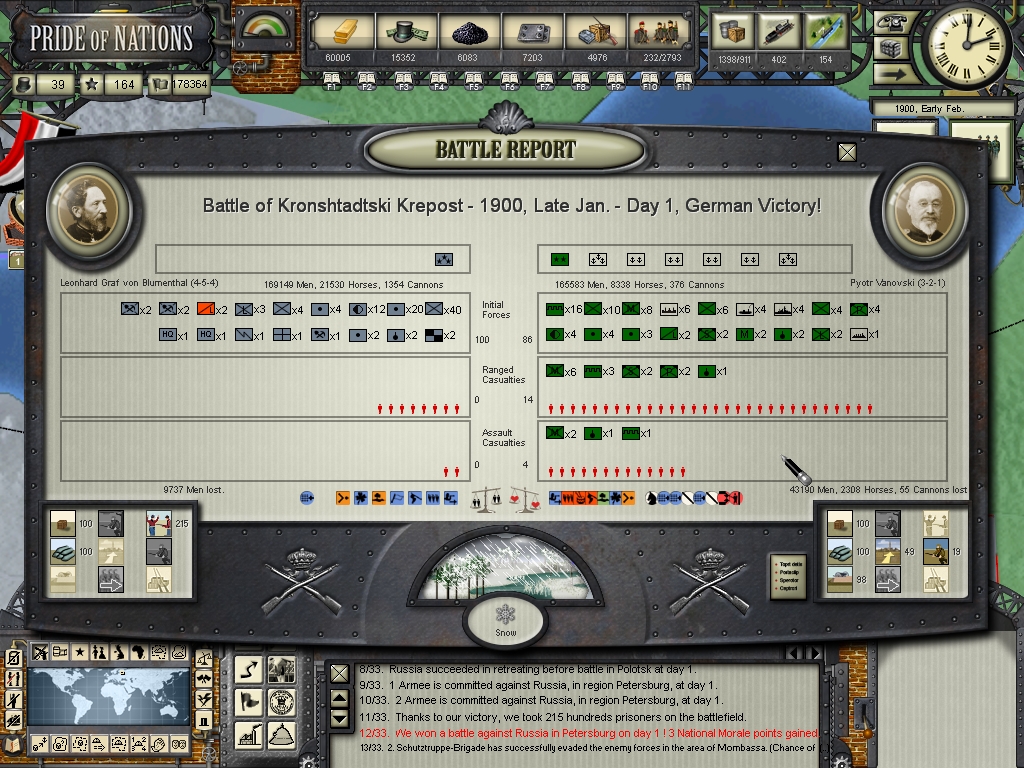Image resolution: width=1024 pixels, height=768 pixels.
Task: Click the top hat and cash icon
Action: point(404,33)
